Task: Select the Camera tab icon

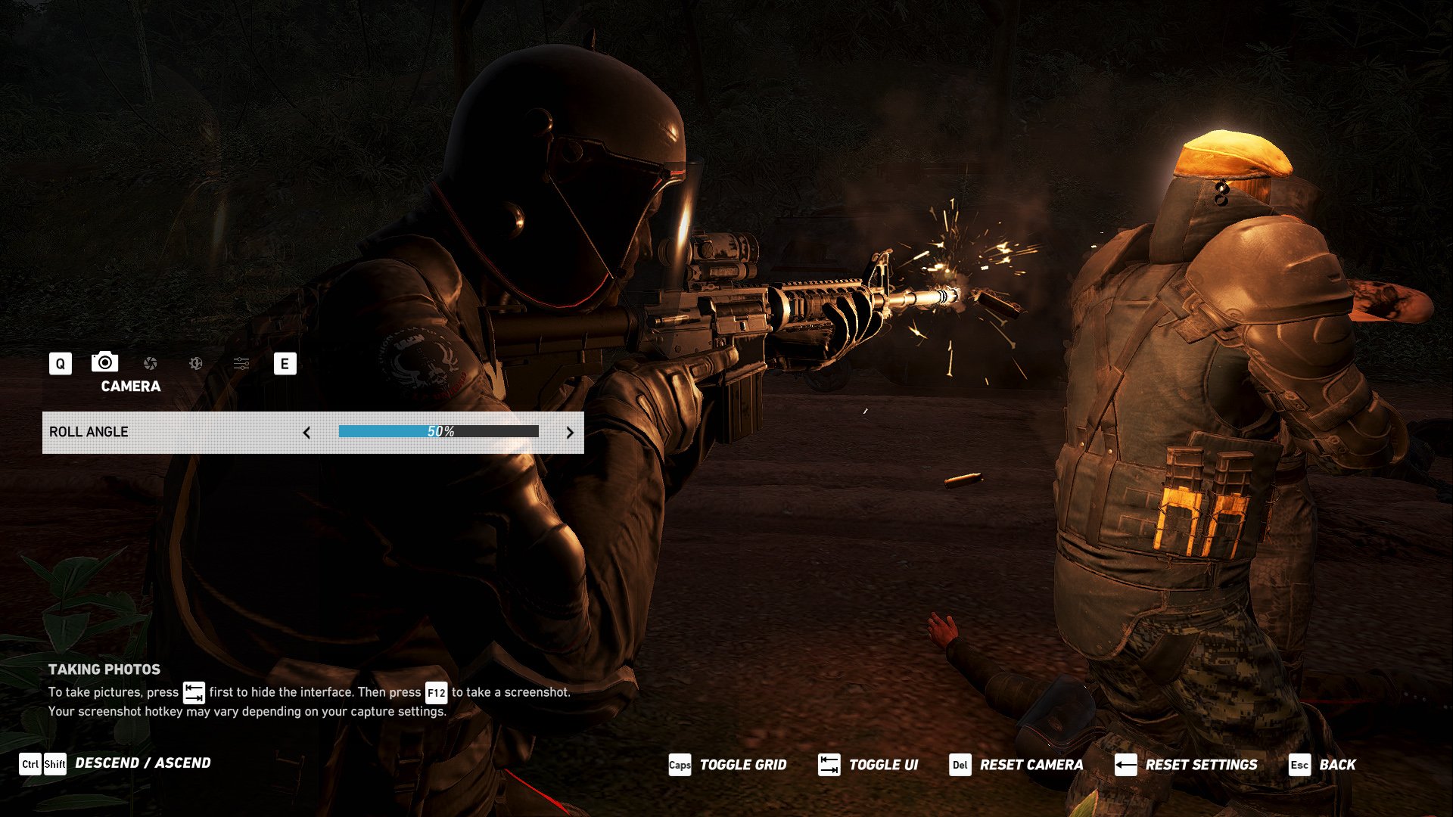Action: (105, 362)
